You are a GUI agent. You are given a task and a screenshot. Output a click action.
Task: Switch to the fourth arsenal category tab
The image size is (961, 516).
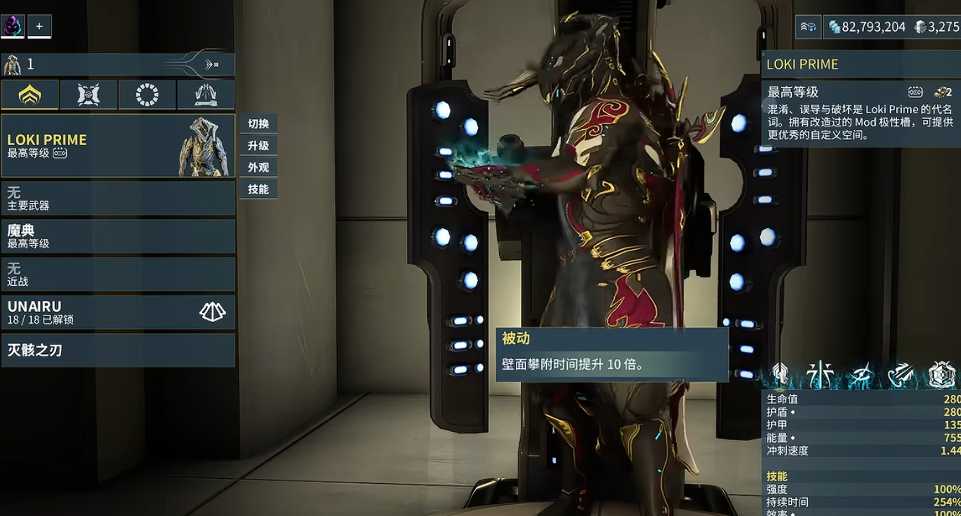(x=205, y=95)
